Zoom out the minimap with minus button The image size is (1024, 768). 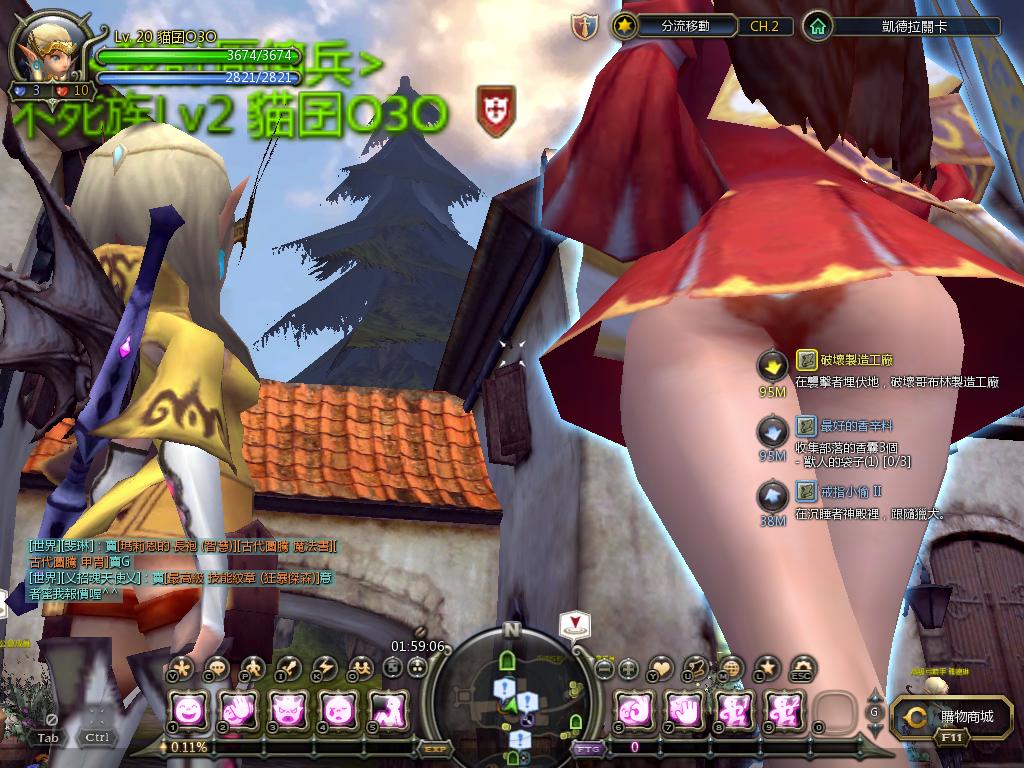(604, 668)
